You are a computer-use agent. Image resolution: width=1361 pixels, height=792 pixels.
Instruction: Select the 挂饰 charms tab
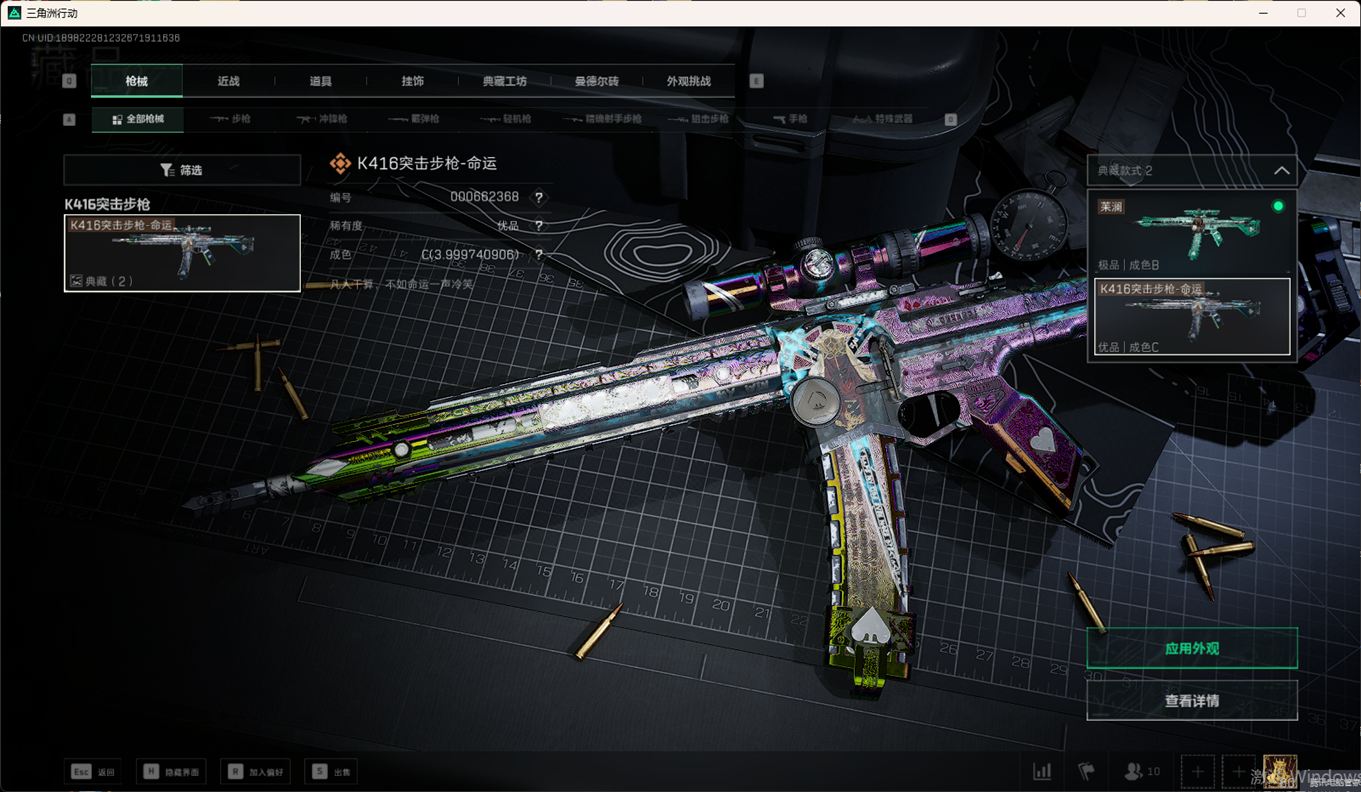[x=412, y=81]
